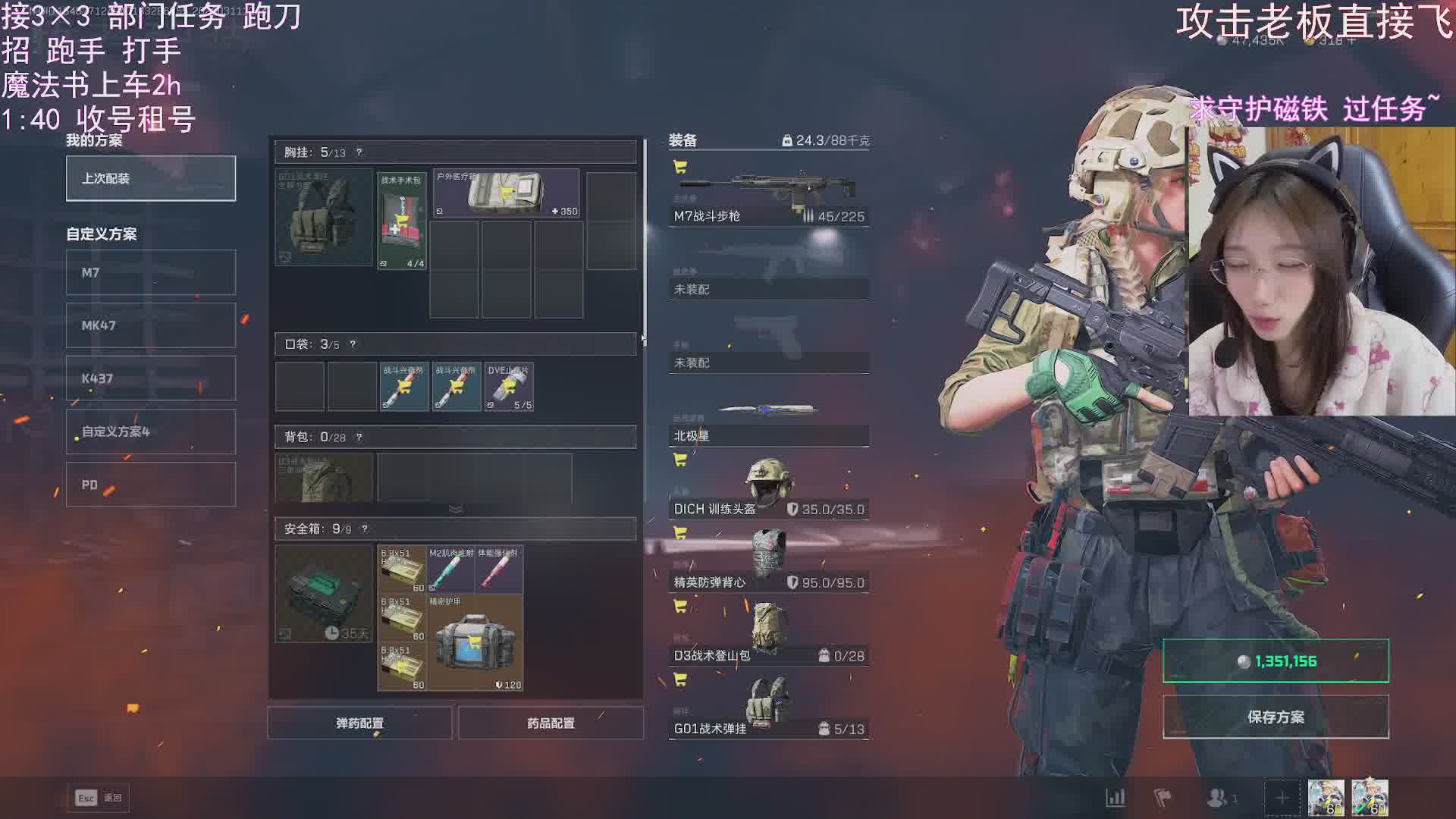Select the G01战术弹挂 chest rig slot
1456x819 pixels.
coord(768,709)
